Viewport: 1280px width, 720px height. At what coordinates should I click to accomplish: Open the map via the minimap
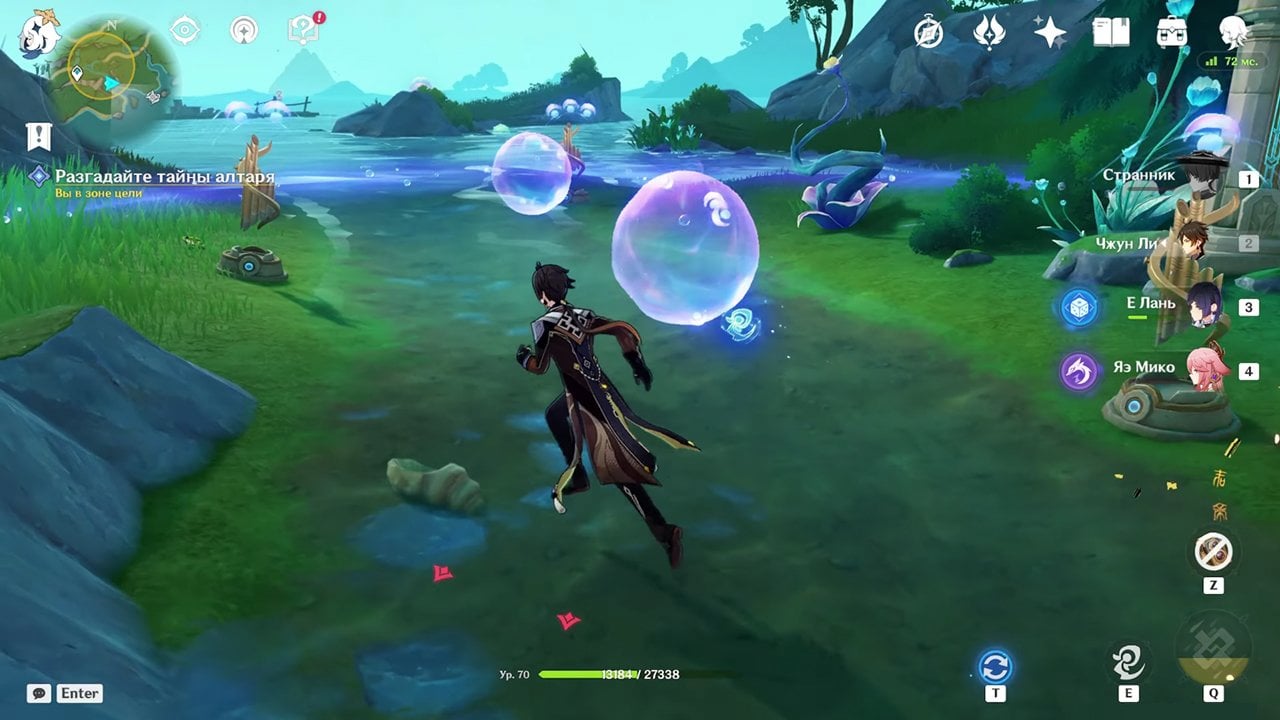(113, 82)
